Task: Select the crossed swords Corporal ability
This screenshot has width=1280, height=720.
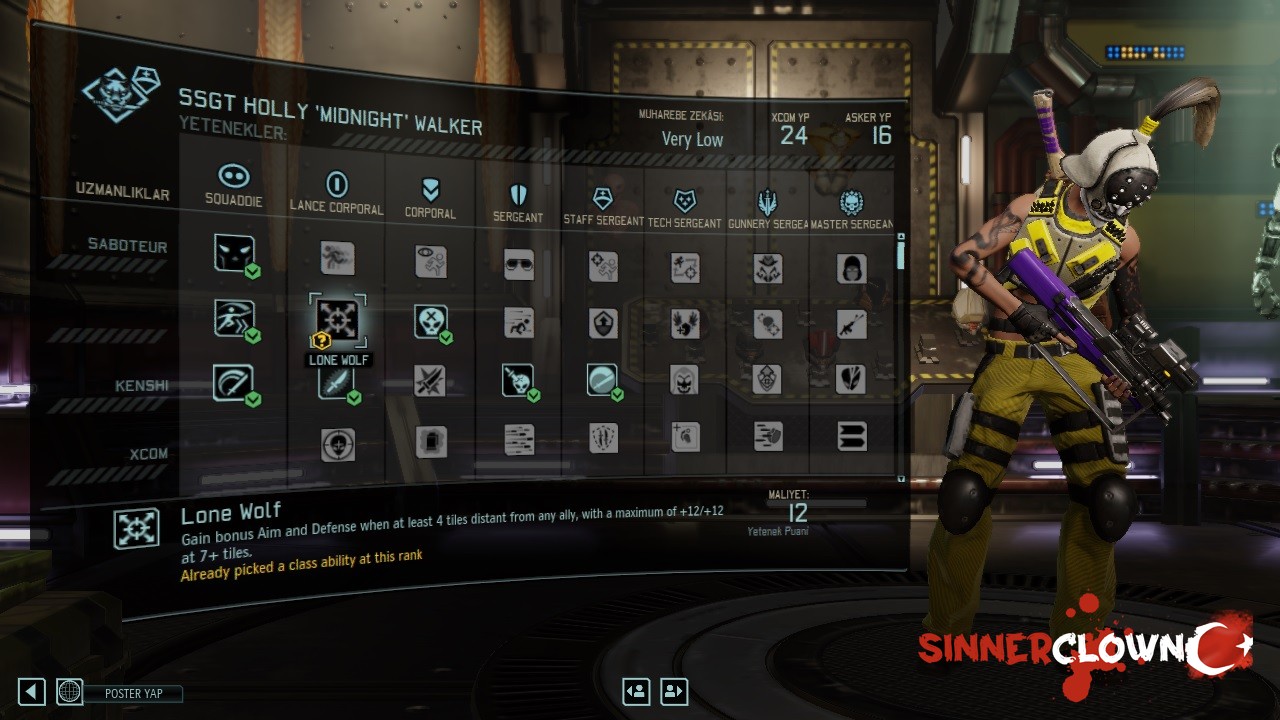Action: (x=430, y=381)
